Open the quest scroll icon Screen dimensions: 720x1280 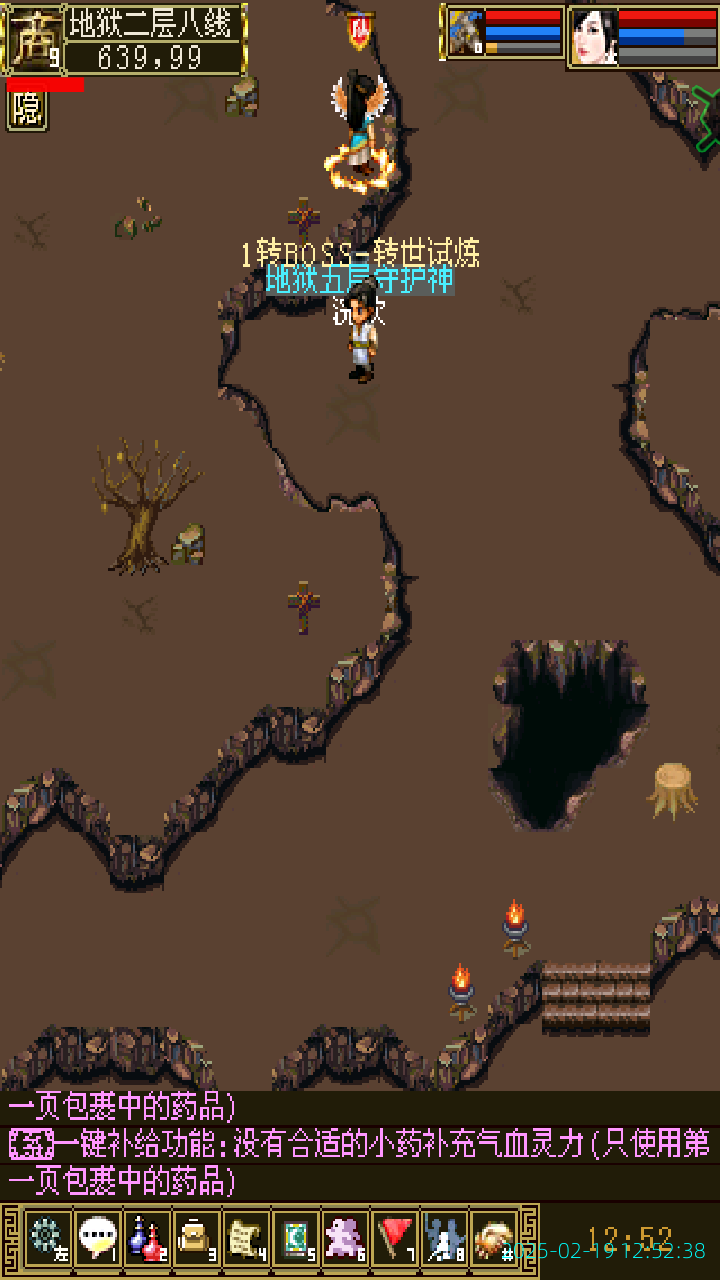pyautogui.click(x=245, y=1239)
